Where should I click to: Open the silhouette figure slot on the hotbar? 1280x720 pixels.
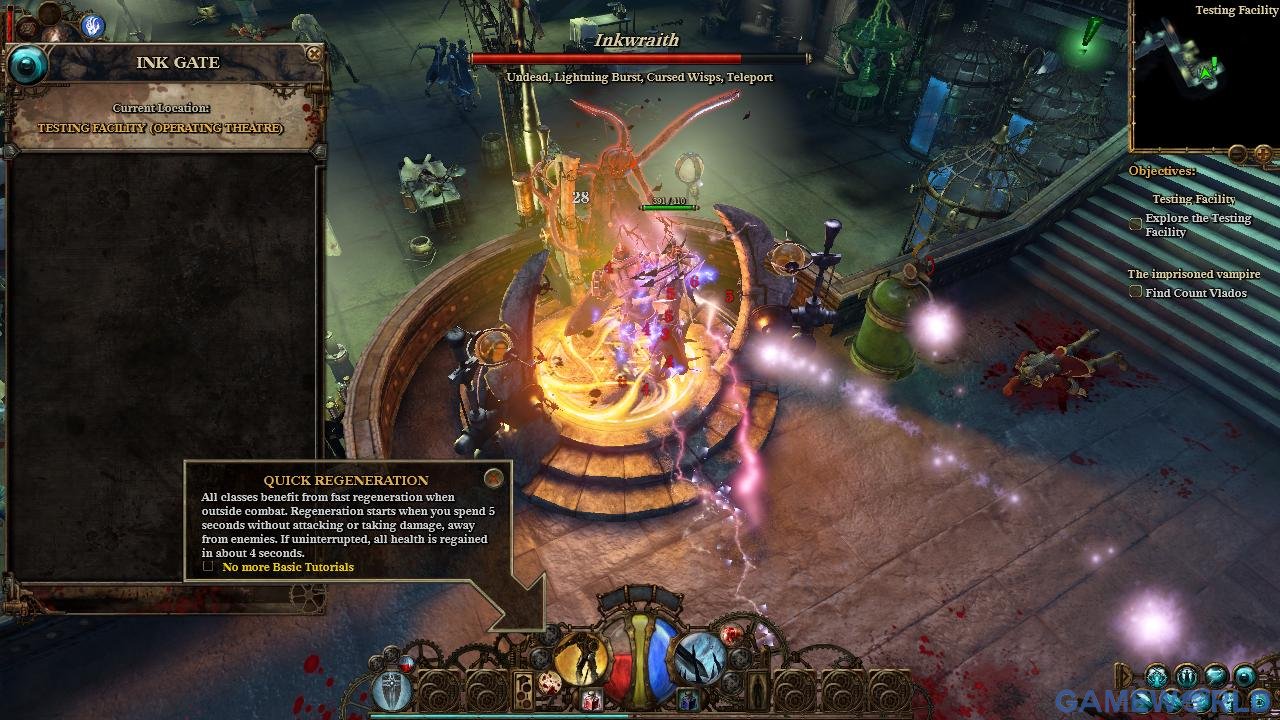pos(756,688)
